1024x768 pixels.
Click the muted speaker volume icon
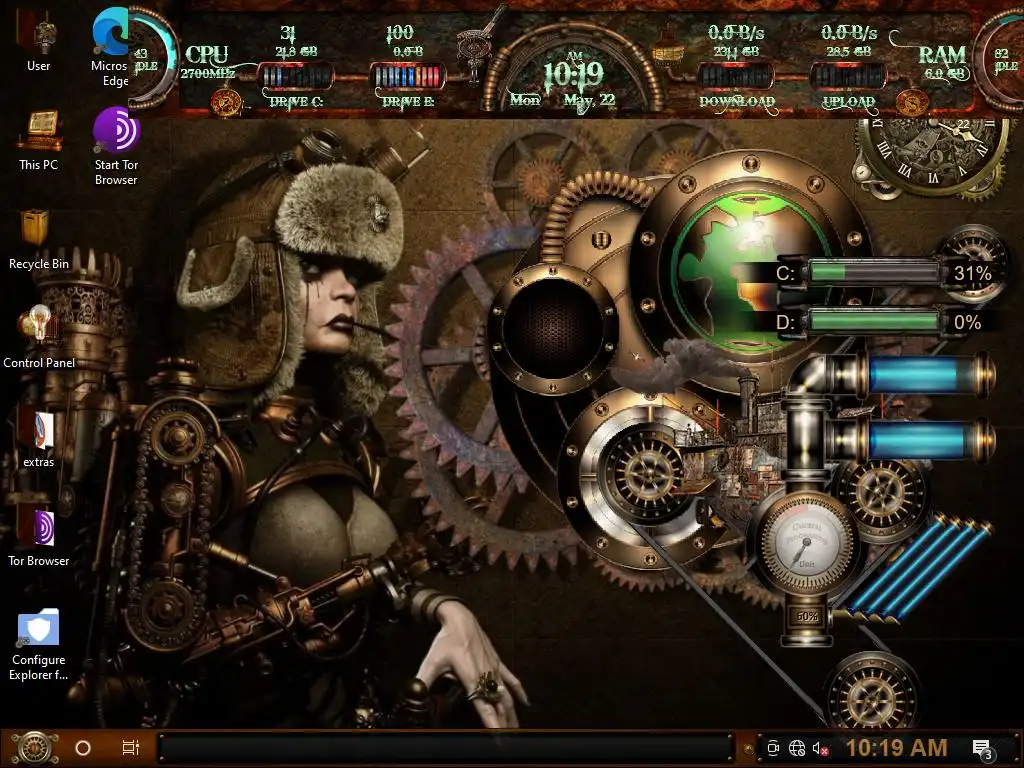click(x=821, y=748)
